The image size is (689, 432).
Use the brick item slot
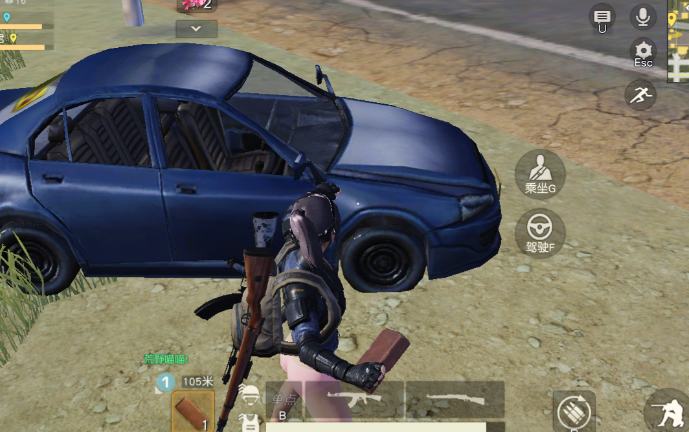point(191,410)
